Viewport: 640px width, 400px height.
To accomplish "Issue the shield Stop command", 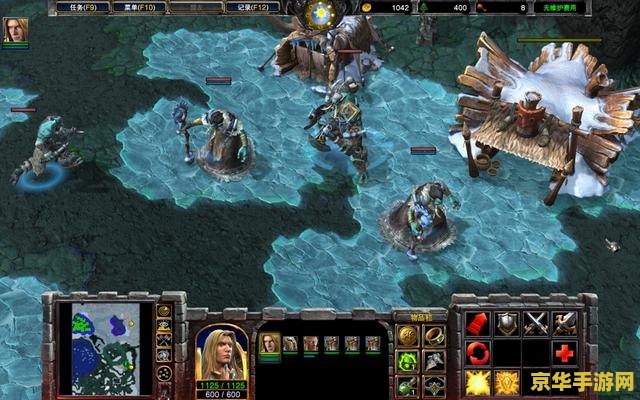I will [x=508, y=322].
